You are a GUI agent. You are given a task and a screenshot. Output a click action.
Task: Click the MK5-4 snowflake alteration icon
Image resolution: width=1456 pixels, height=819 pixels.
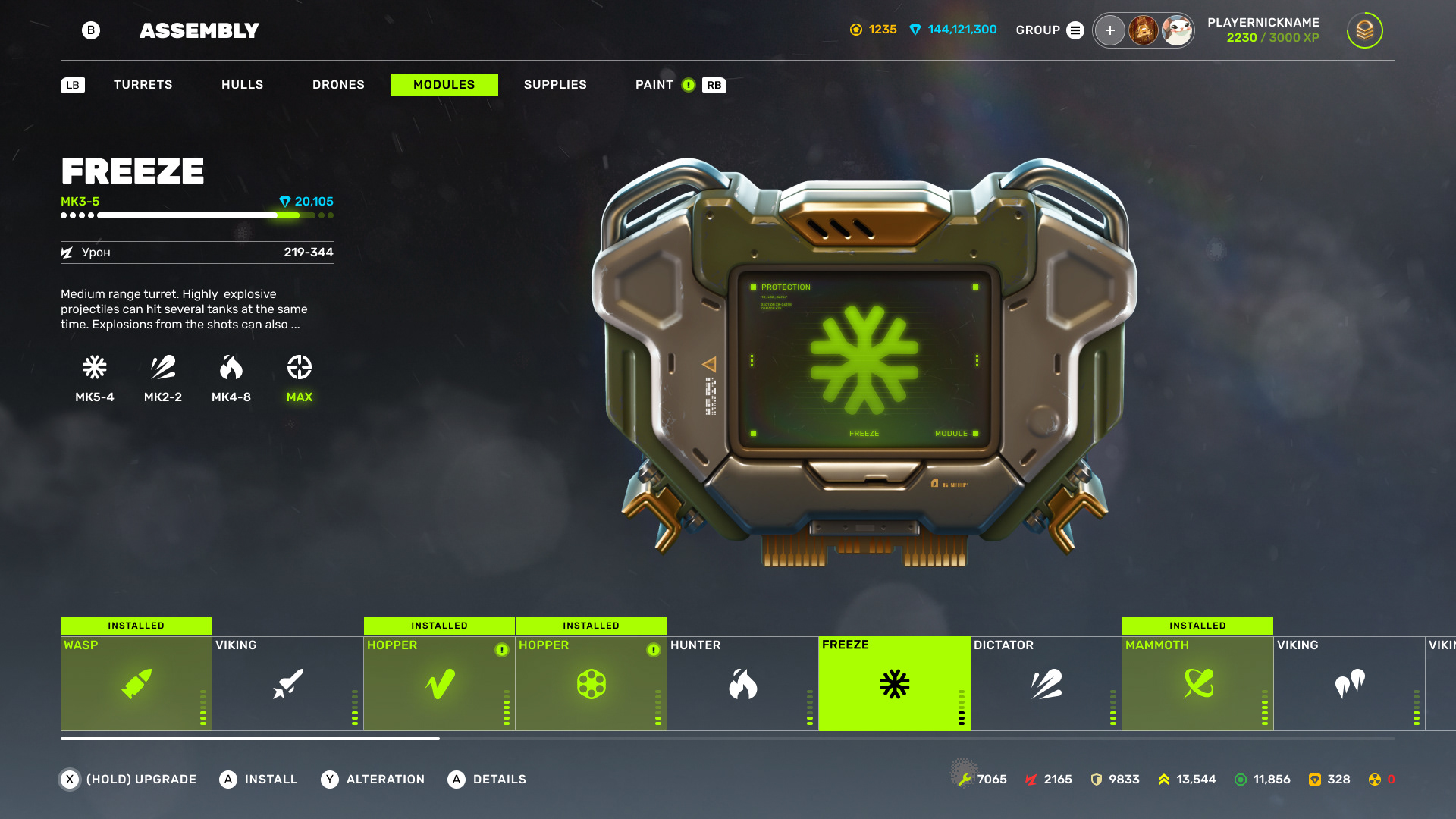click(95, 369)
